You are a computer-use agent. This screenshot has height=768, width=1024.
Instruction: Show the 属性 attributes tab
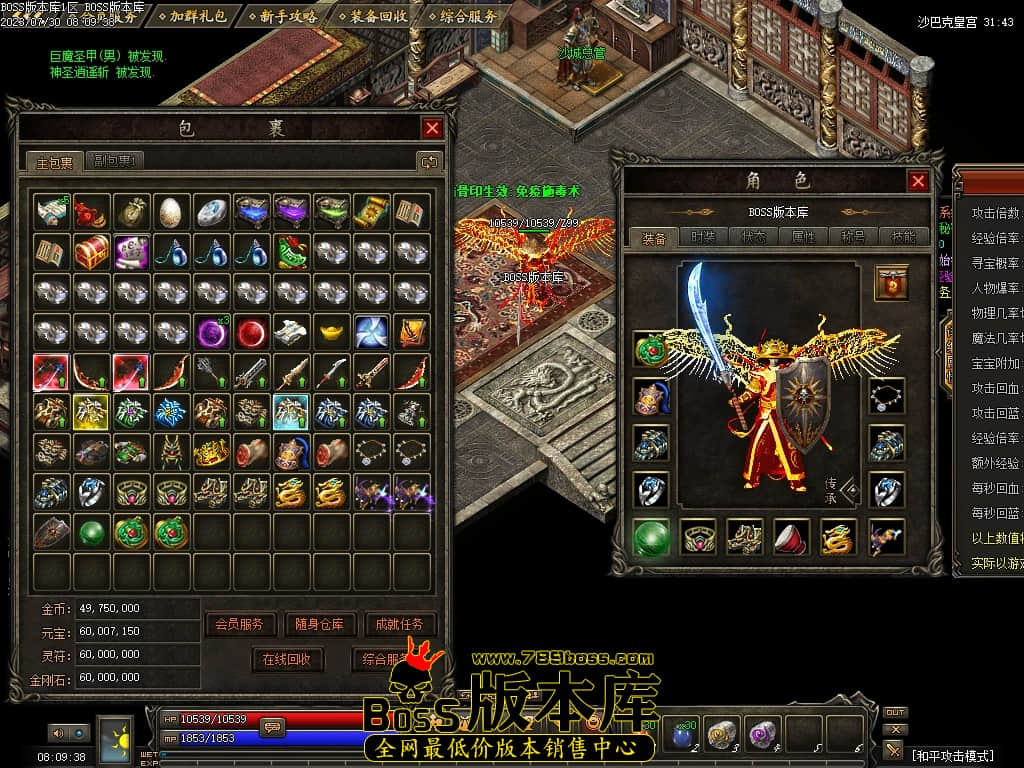point(803,237)
